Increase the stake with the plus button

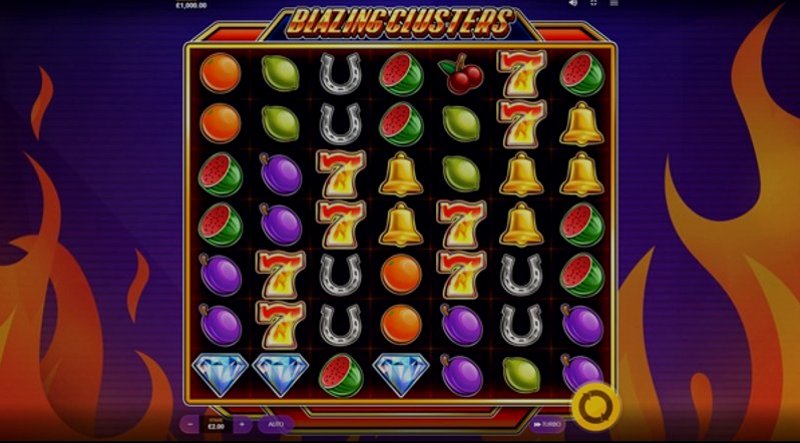(240, 424)
